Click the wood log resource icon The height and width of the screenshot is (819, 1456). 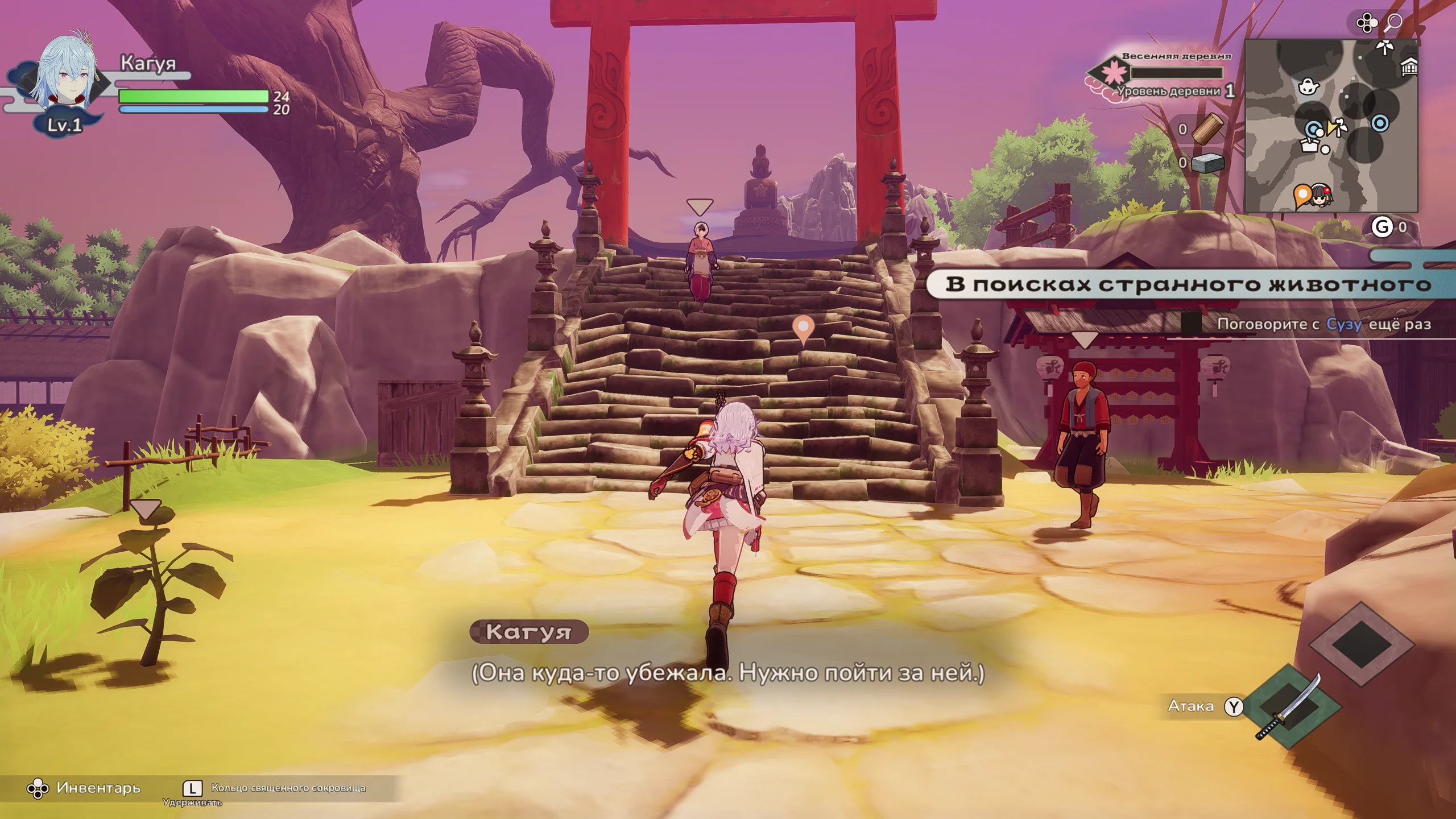1207,129
